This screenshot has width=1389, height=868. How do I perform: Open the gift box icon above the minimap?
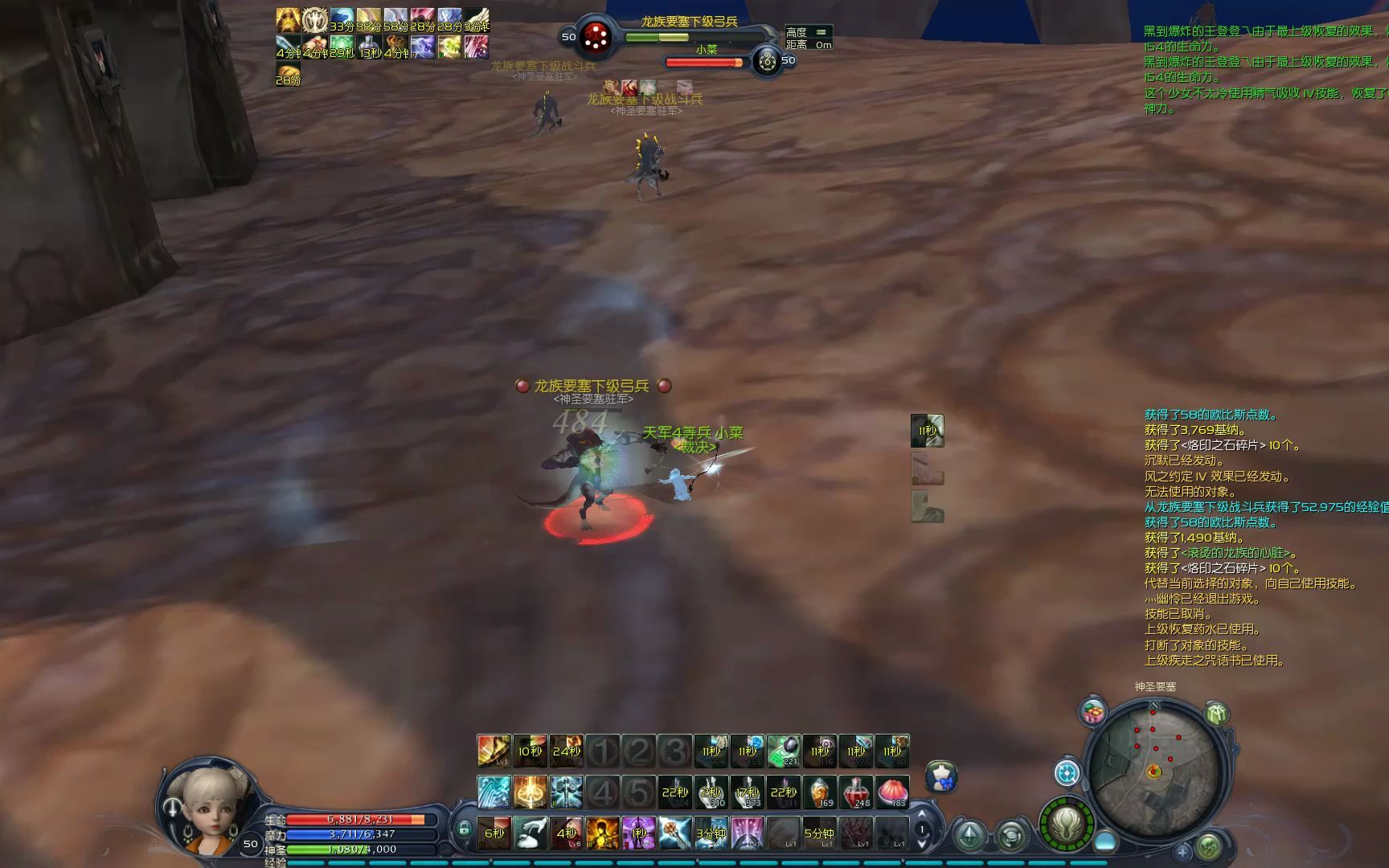pyautogui.click(x=1092, y=713)
